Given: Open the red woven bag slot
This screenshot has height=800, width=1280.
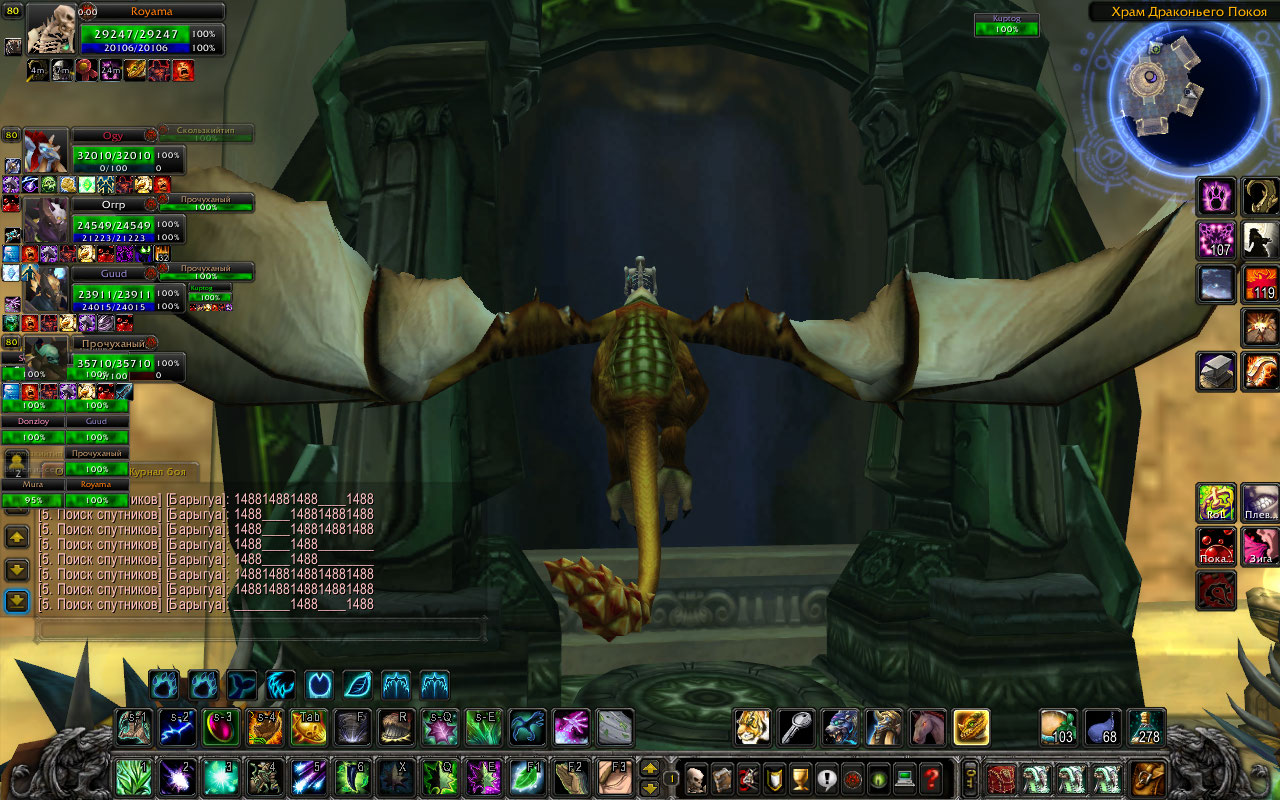Looking at the screenshot, I should [1001, 778].
